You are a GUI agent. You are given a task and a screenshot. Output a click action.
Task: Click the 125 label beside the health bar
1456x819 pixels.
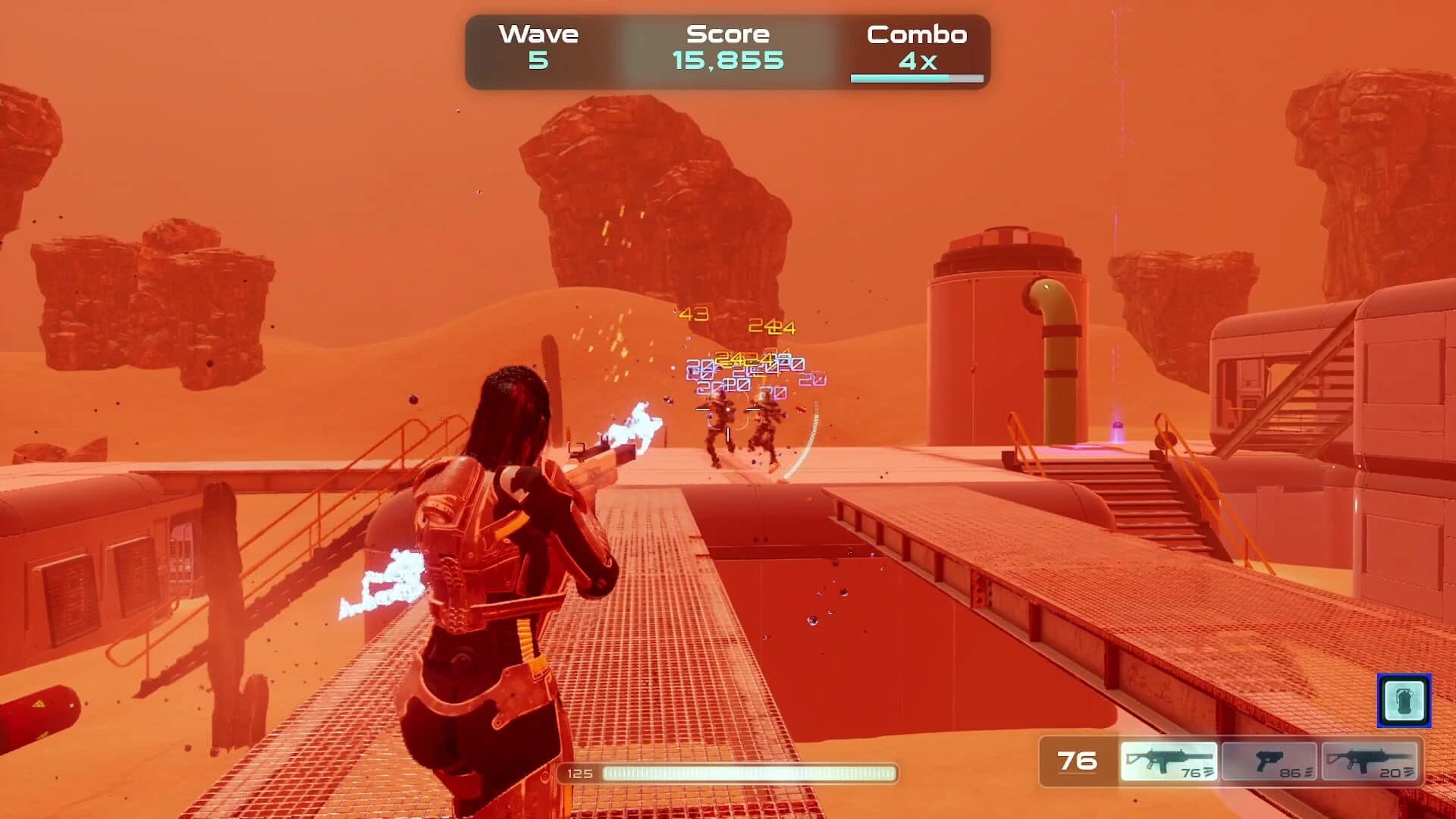coord(580,774)
